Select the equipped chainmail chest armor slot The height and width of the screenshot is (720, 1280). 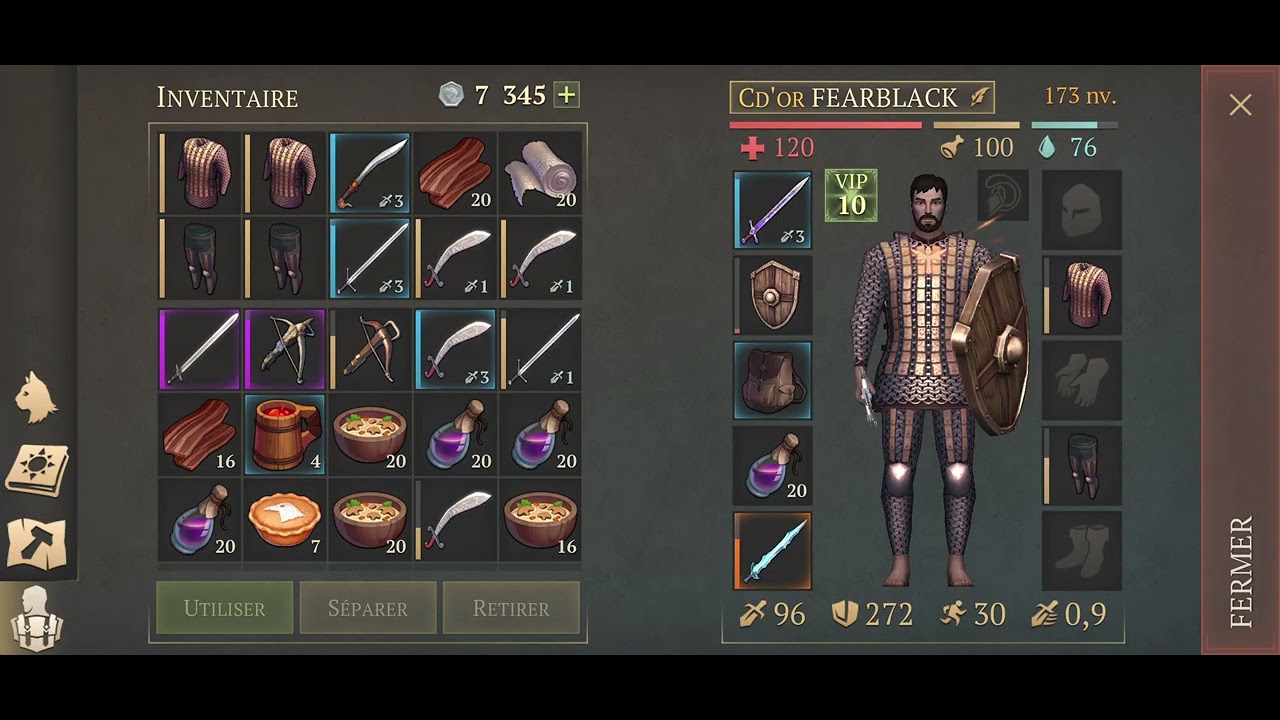tap(1082, 295)
